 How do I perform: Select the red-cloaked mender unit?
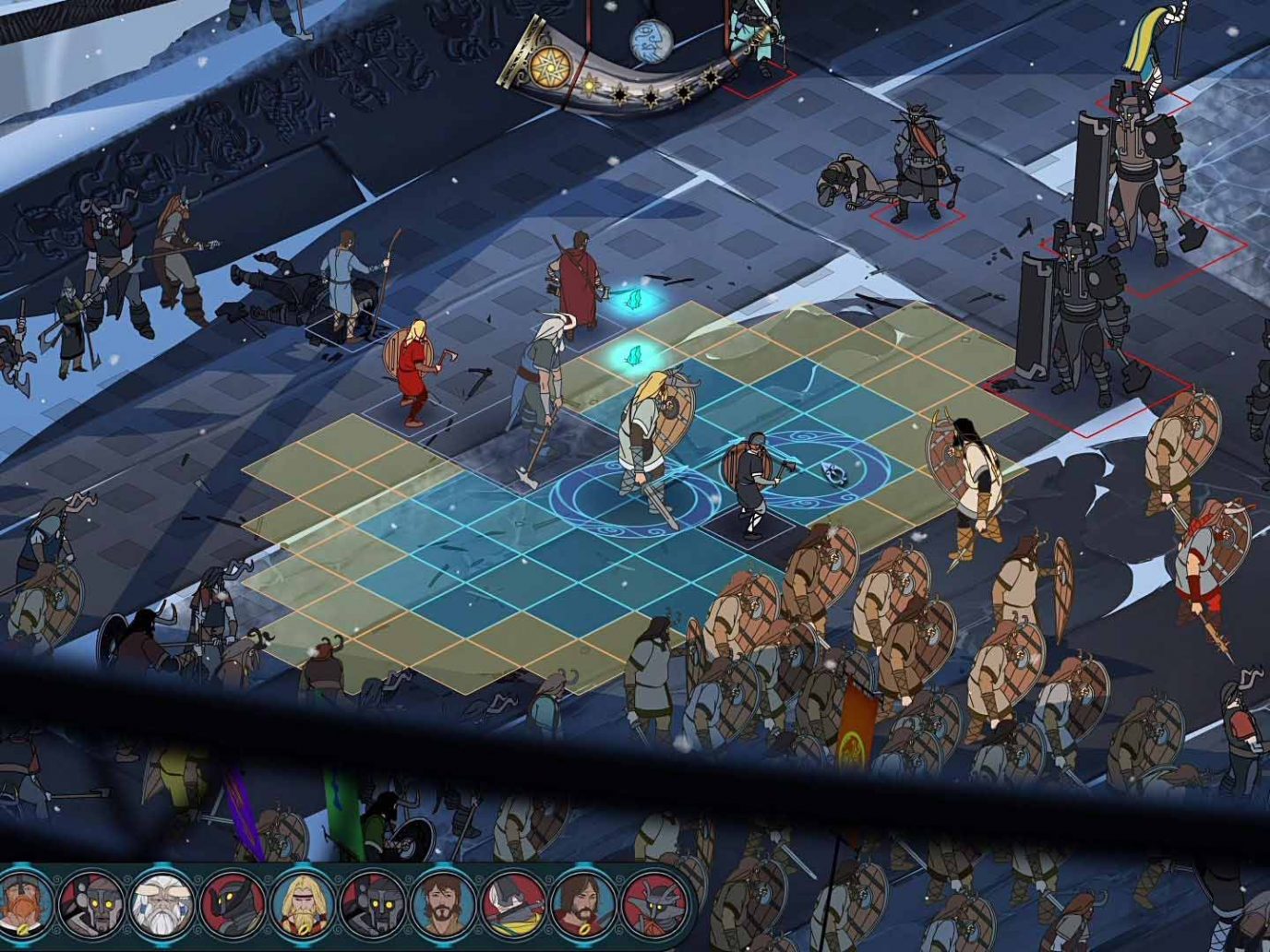click(574, 277)
